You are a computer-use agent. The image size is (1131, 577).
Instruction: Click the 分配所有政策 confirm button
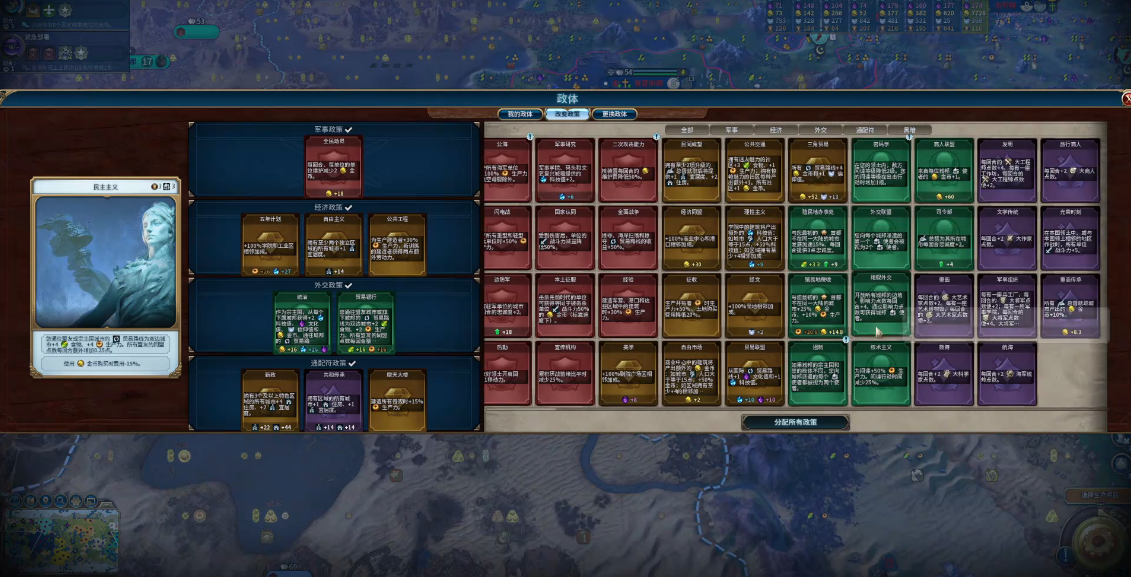click(795, 422)
